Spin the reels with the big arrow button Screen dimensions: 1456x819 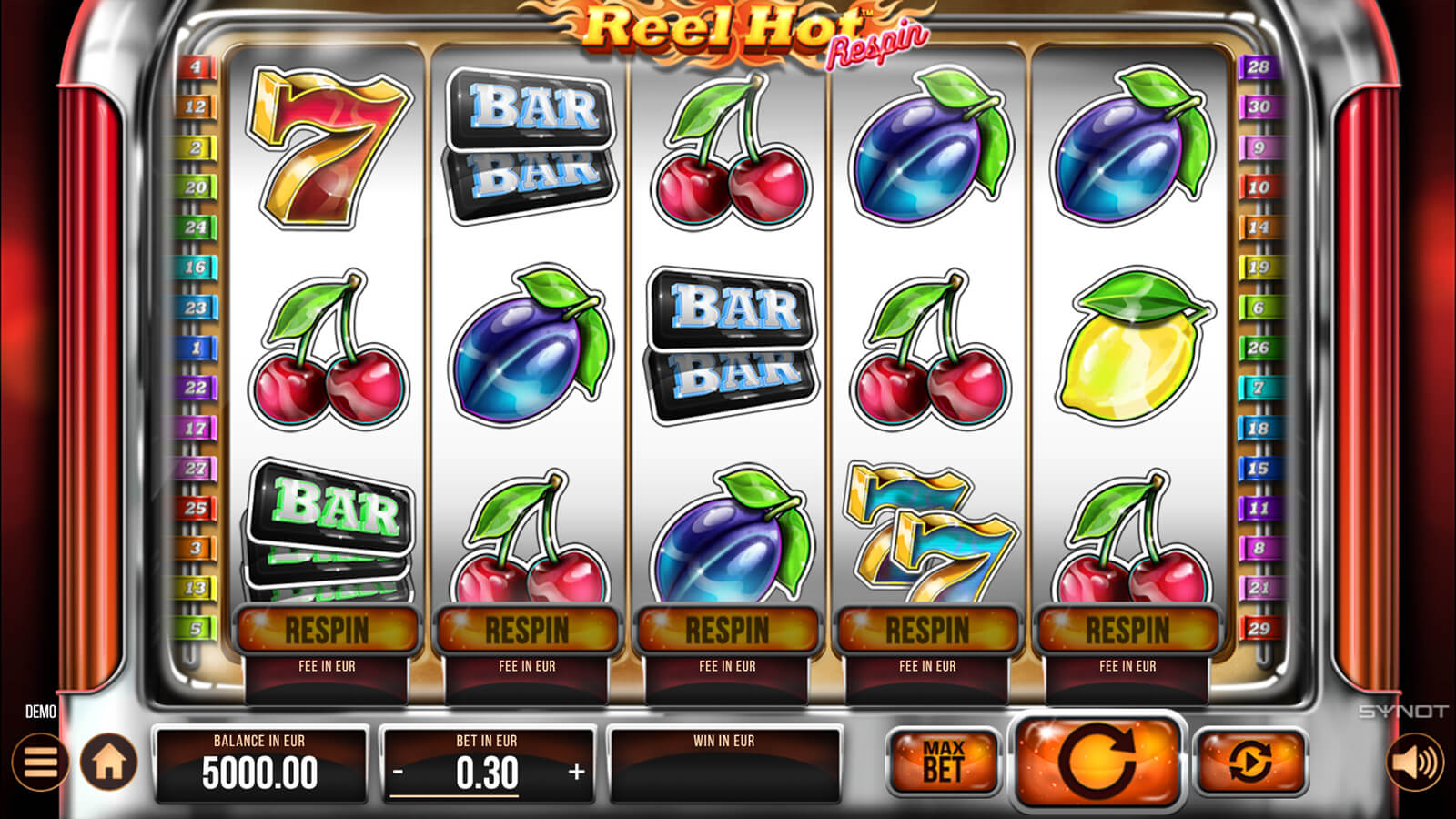[1097, 760]
